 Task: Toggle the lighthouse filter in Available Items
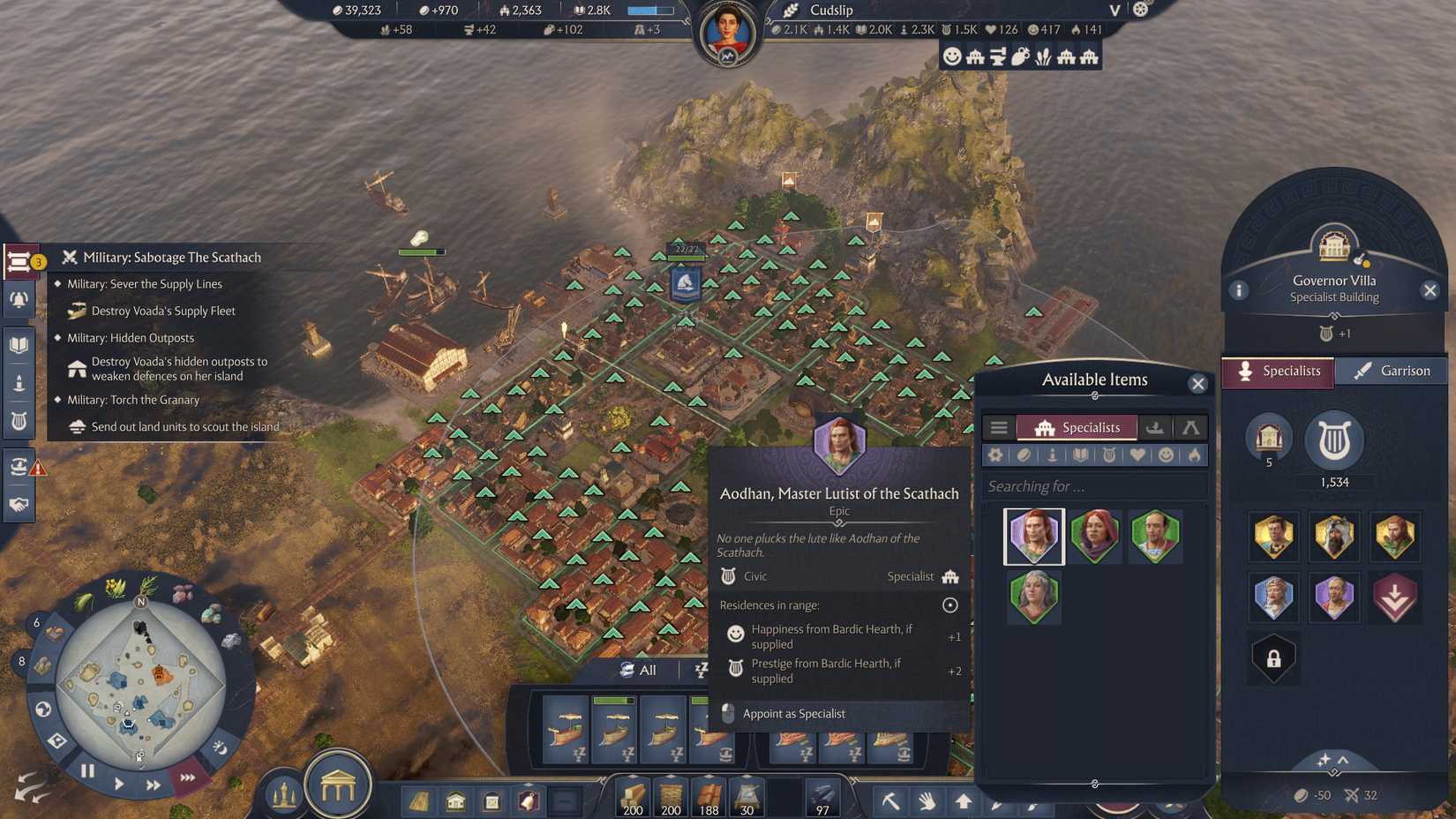tap(1052, 455)
